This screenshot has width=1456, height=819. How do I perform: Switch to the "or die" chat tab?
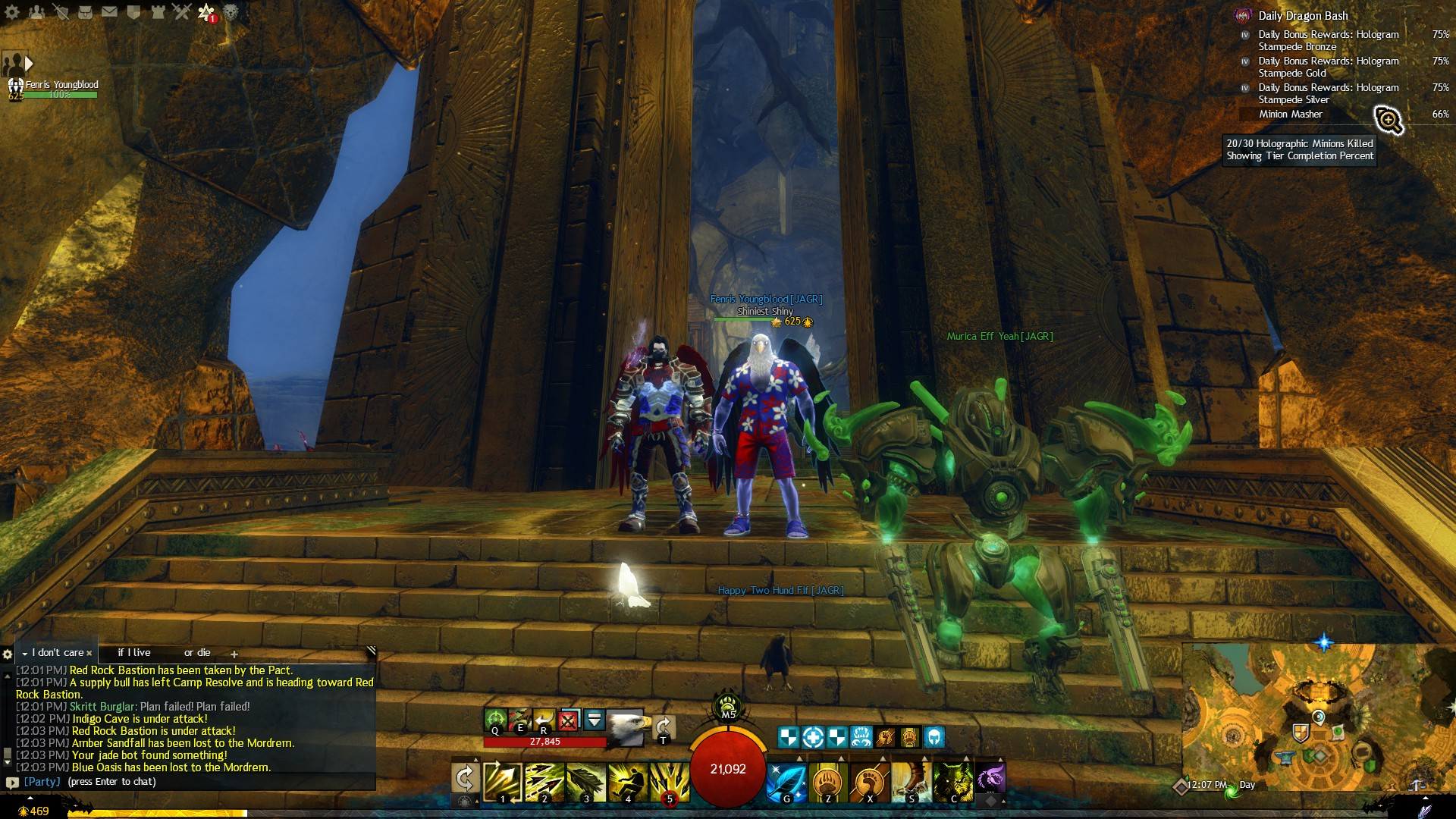[197, 653]
